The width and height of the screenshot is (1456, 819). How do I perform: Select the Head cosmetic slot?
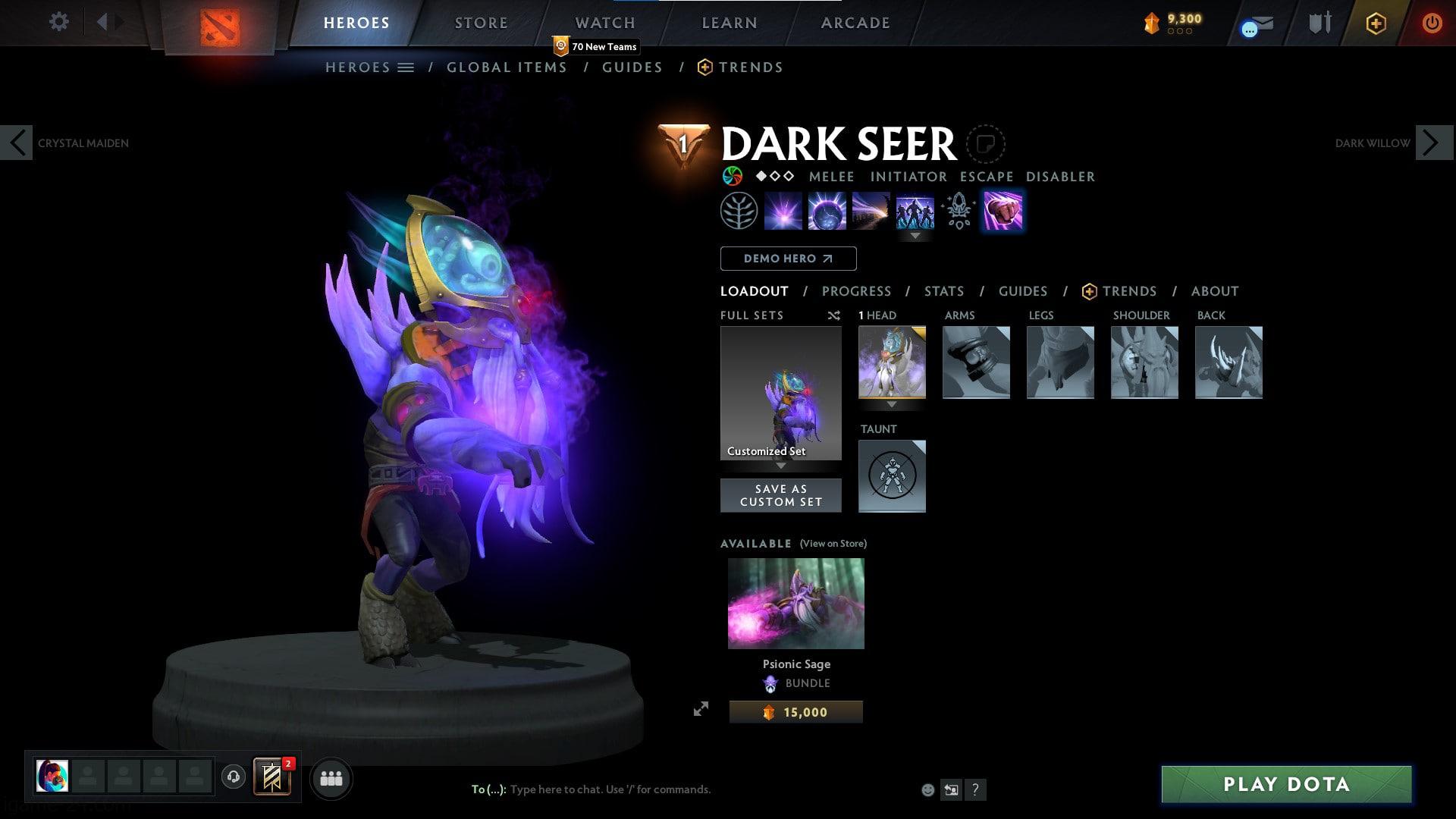tap(892, 362)
